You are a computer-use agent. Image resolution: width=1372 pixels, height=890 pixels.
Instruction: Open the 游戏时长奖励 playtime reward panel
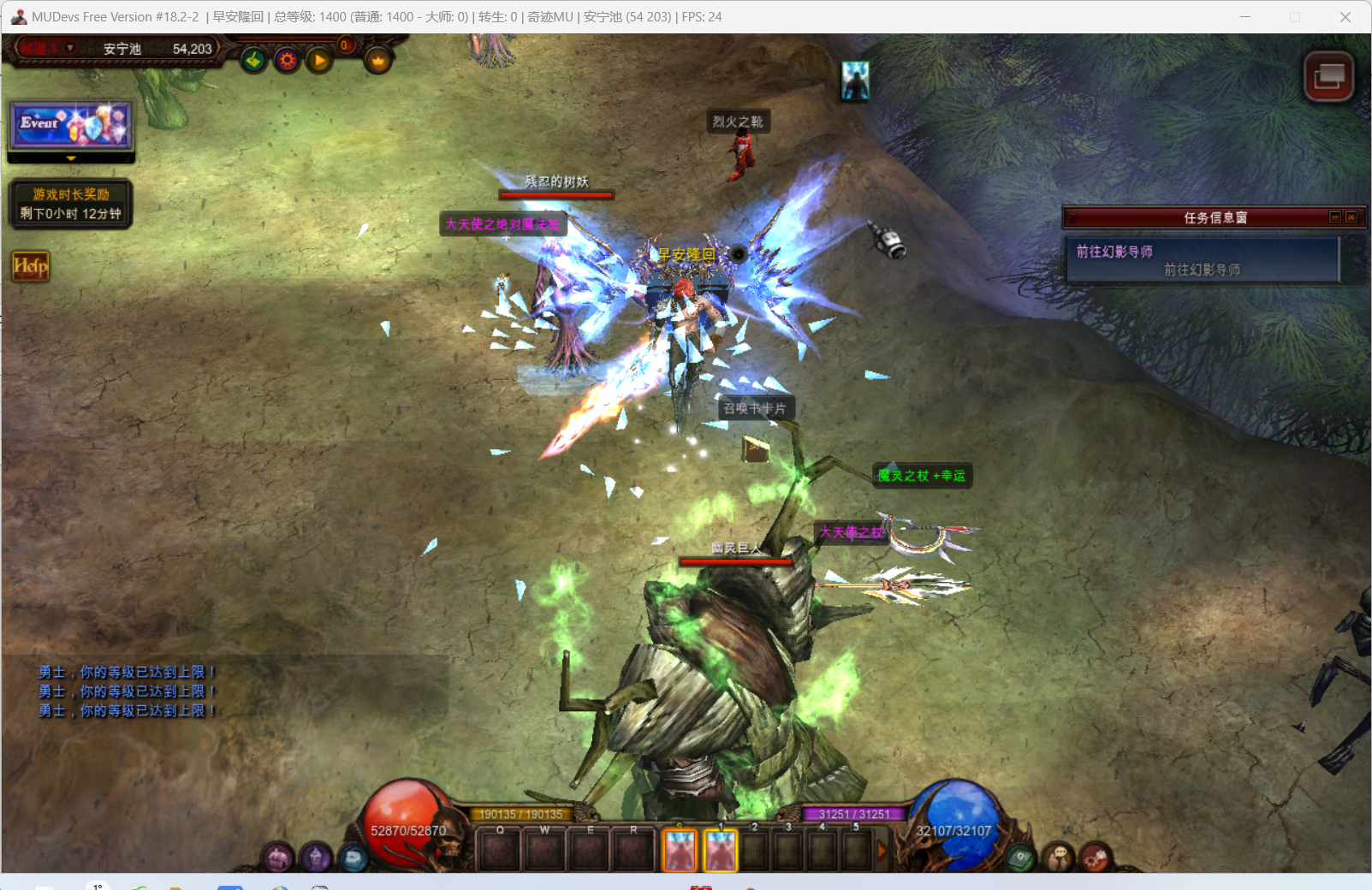click(71, 204)
